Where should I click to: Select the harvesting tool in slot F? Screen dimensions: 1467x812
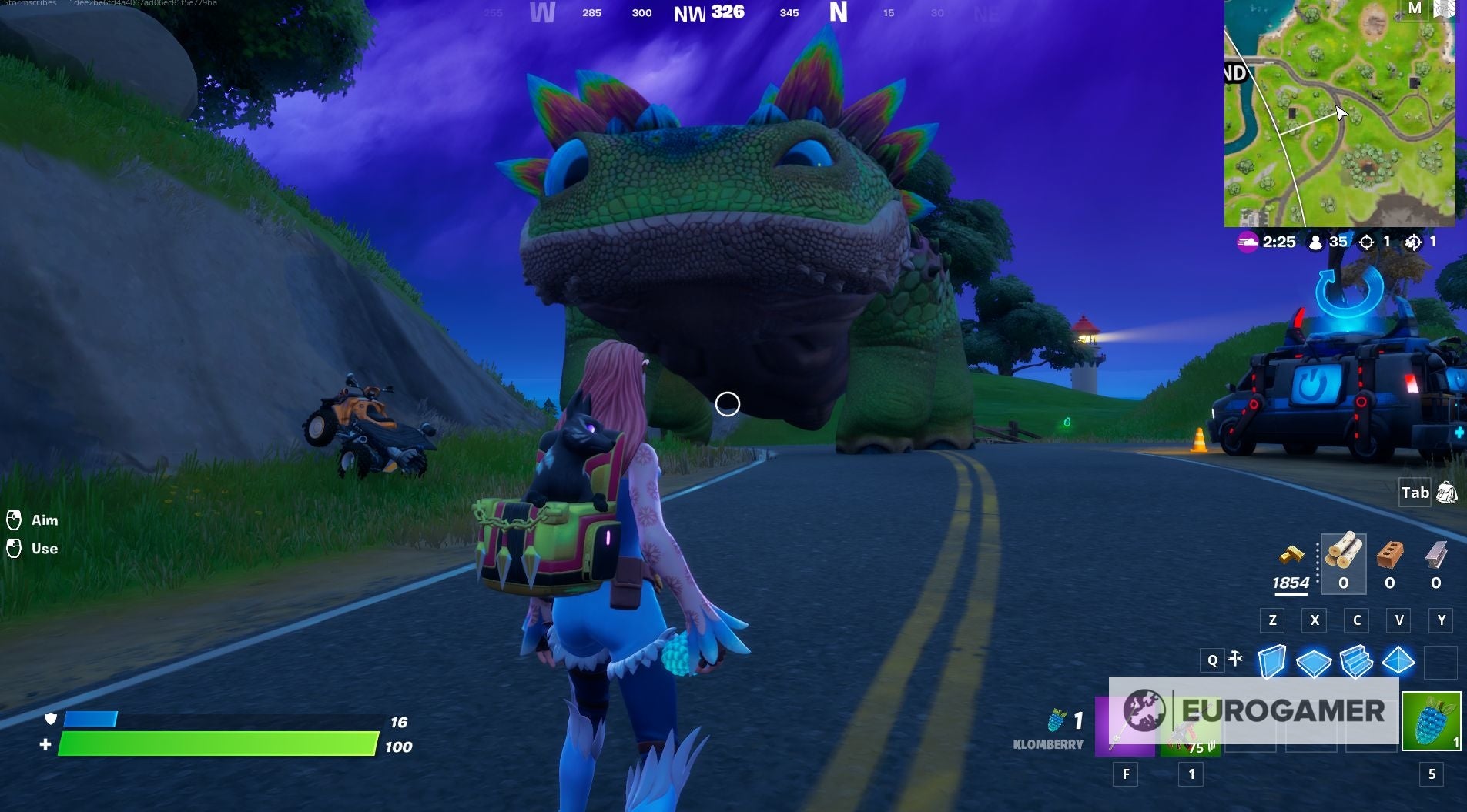click(1127, 724)
